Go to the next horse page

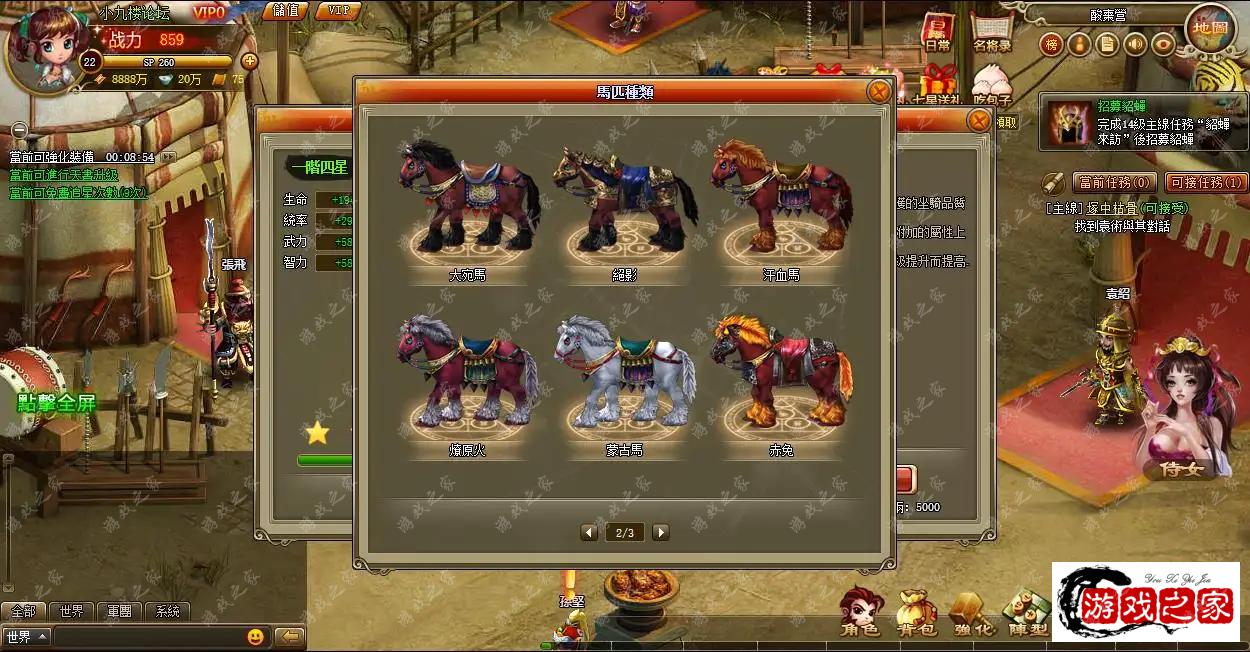point(661,532)
